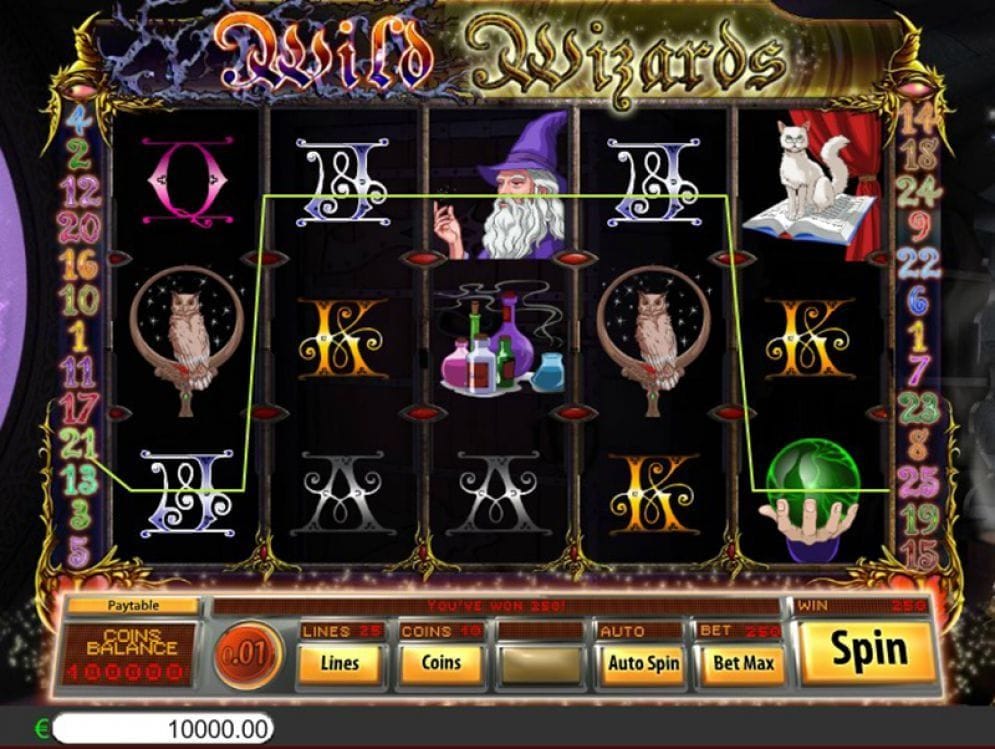Click the euro balance field
The image size is (995, 749).
pos(161,729)
